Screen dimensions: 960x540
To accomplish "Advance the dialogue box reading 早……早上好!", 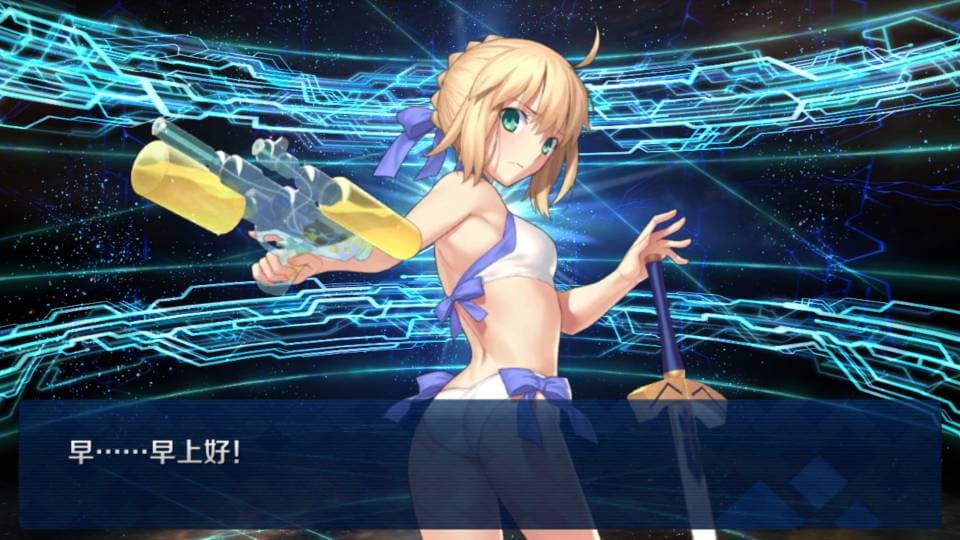I will pos(480,464).
